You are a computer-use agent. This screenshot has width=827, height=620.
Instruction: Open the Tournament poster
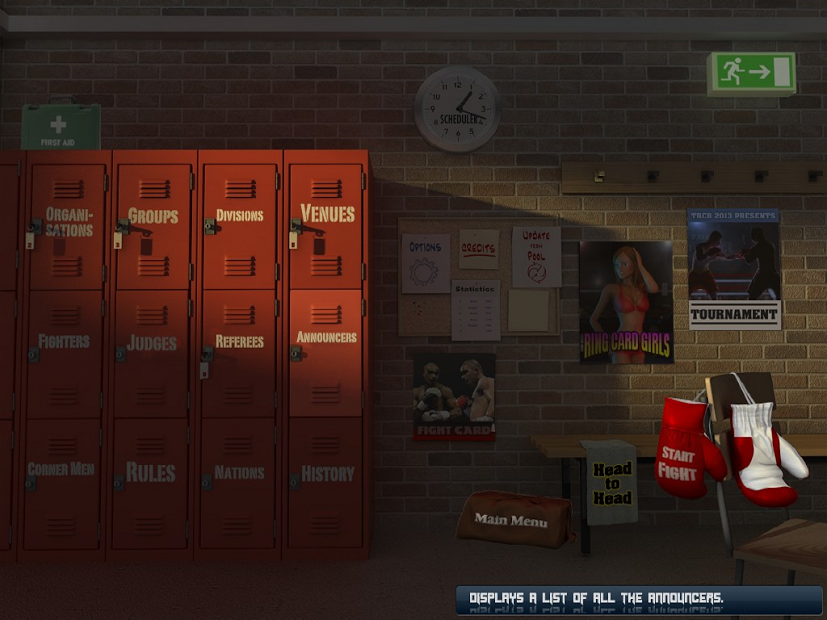pyautogui.click(x=733, y=268)
